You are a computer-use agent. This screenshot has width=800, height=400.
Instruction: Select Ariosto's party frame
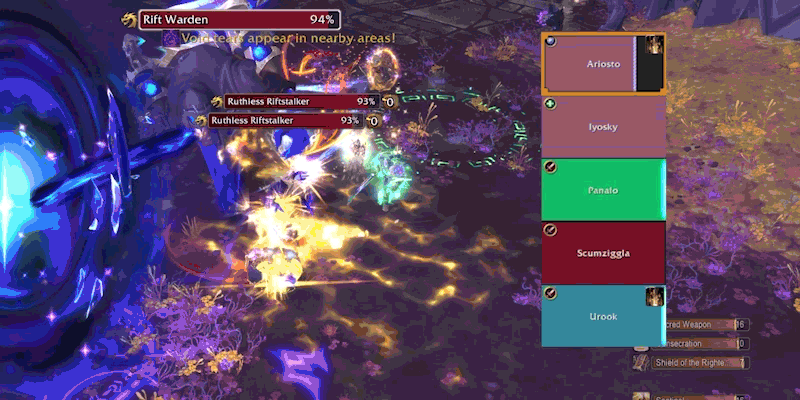tap(588, 62)
